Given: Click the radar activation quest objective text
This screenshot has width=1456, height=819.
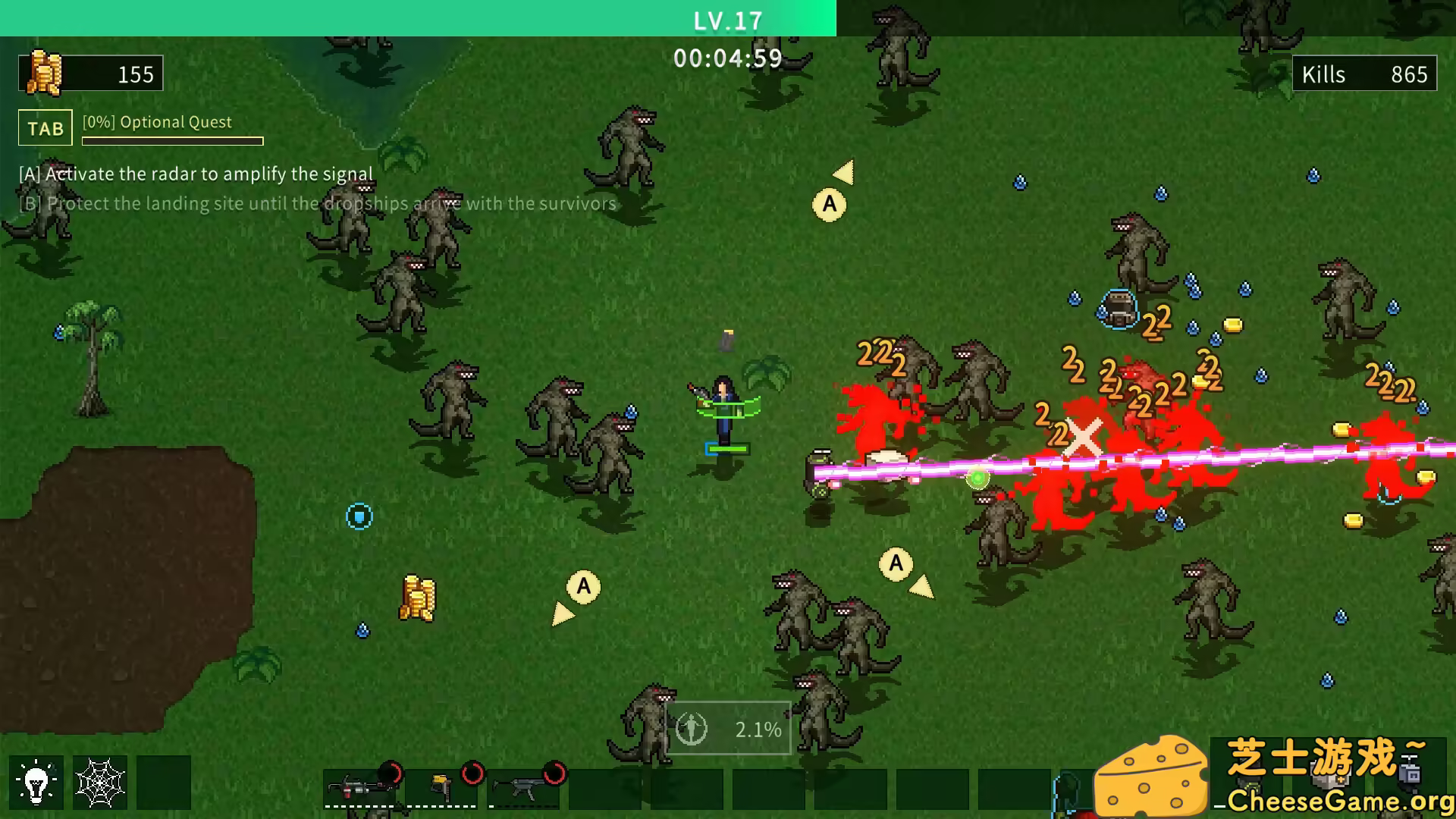Looking at the screenshot, I should click(195, 173).
